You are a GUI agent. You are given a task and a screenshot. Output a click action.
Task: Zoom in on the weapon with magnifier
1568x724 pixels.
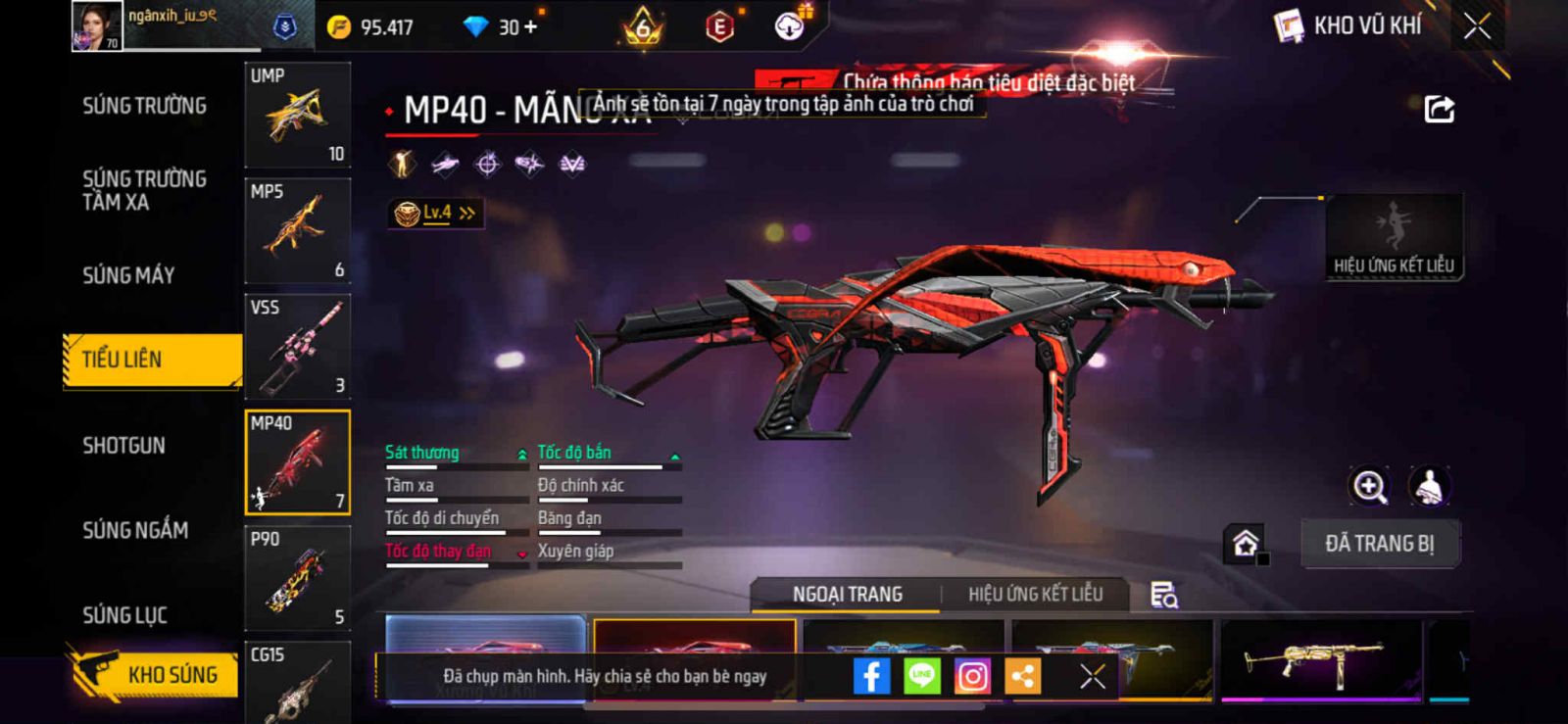coord(1369,486)
